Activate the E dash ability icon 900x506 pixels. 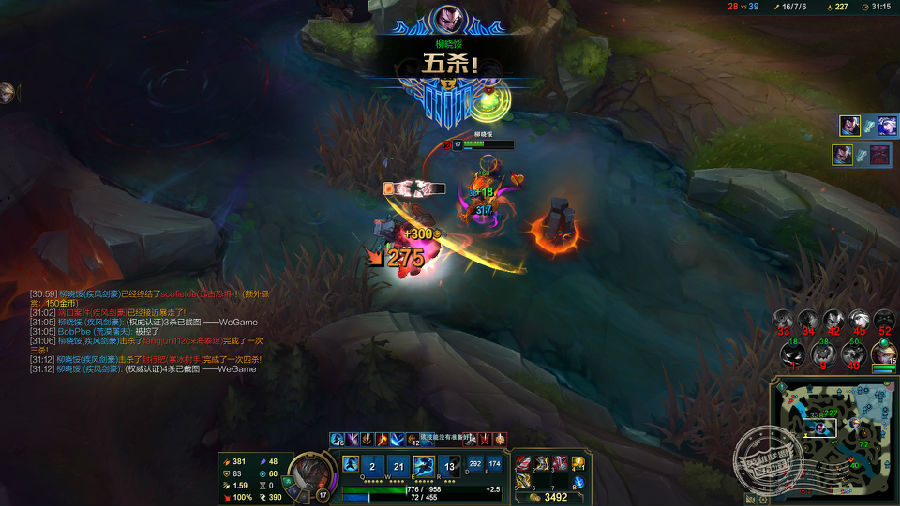pos(424,466)
